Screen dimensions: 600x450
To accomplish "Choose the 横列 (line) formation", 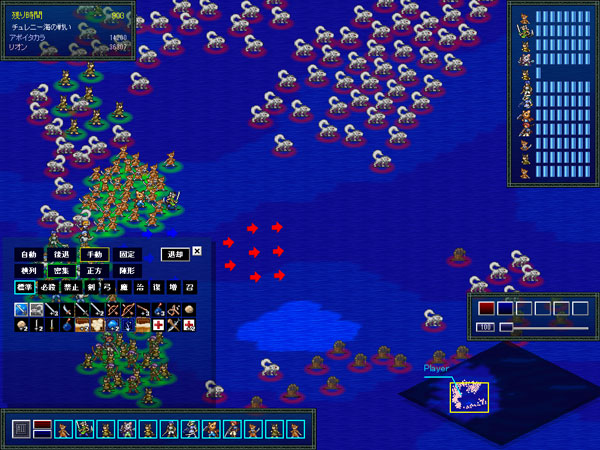I will 28,271.
